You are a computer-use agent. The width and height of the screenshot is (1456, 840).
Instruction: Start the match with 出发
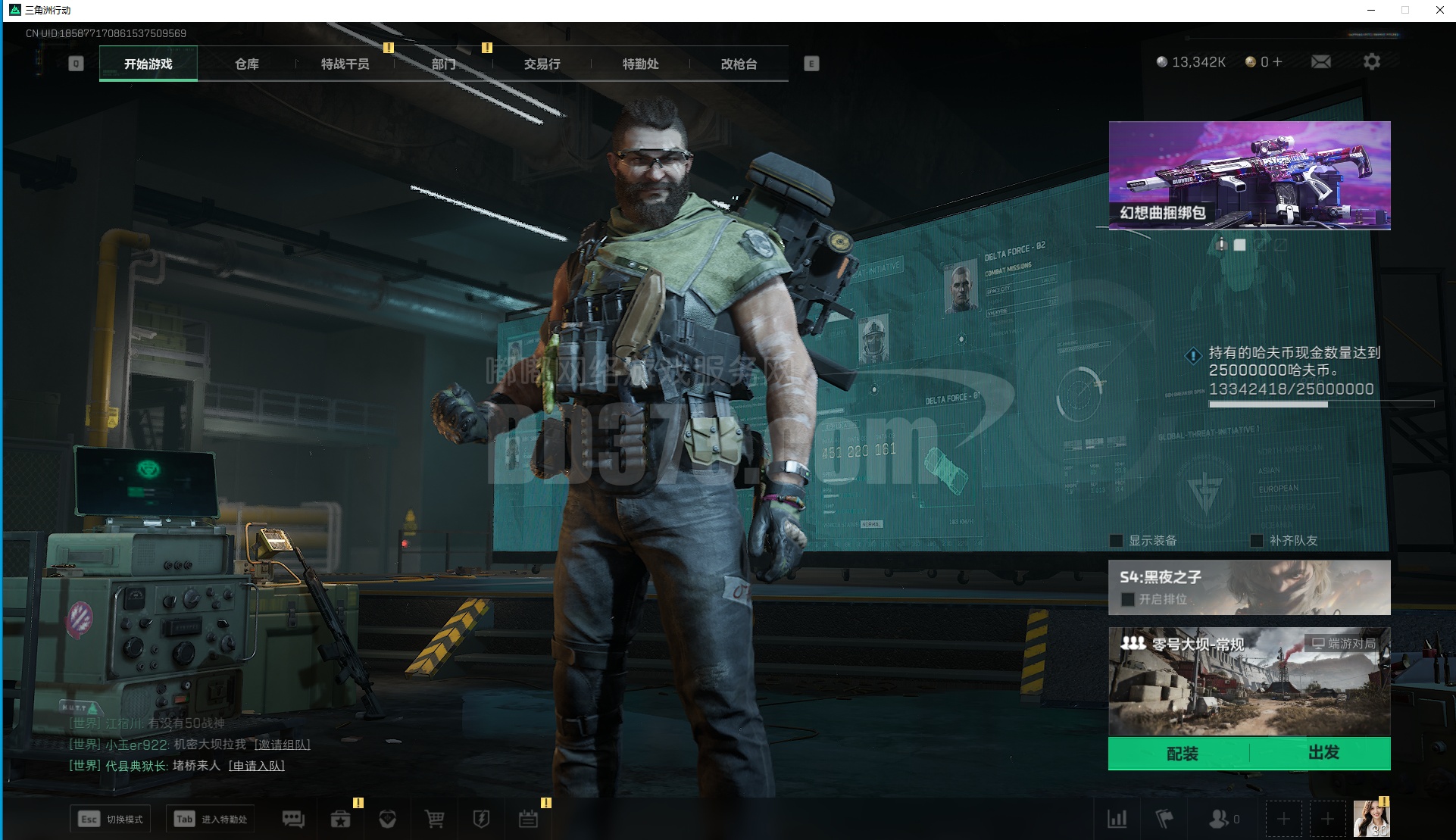1323,753
